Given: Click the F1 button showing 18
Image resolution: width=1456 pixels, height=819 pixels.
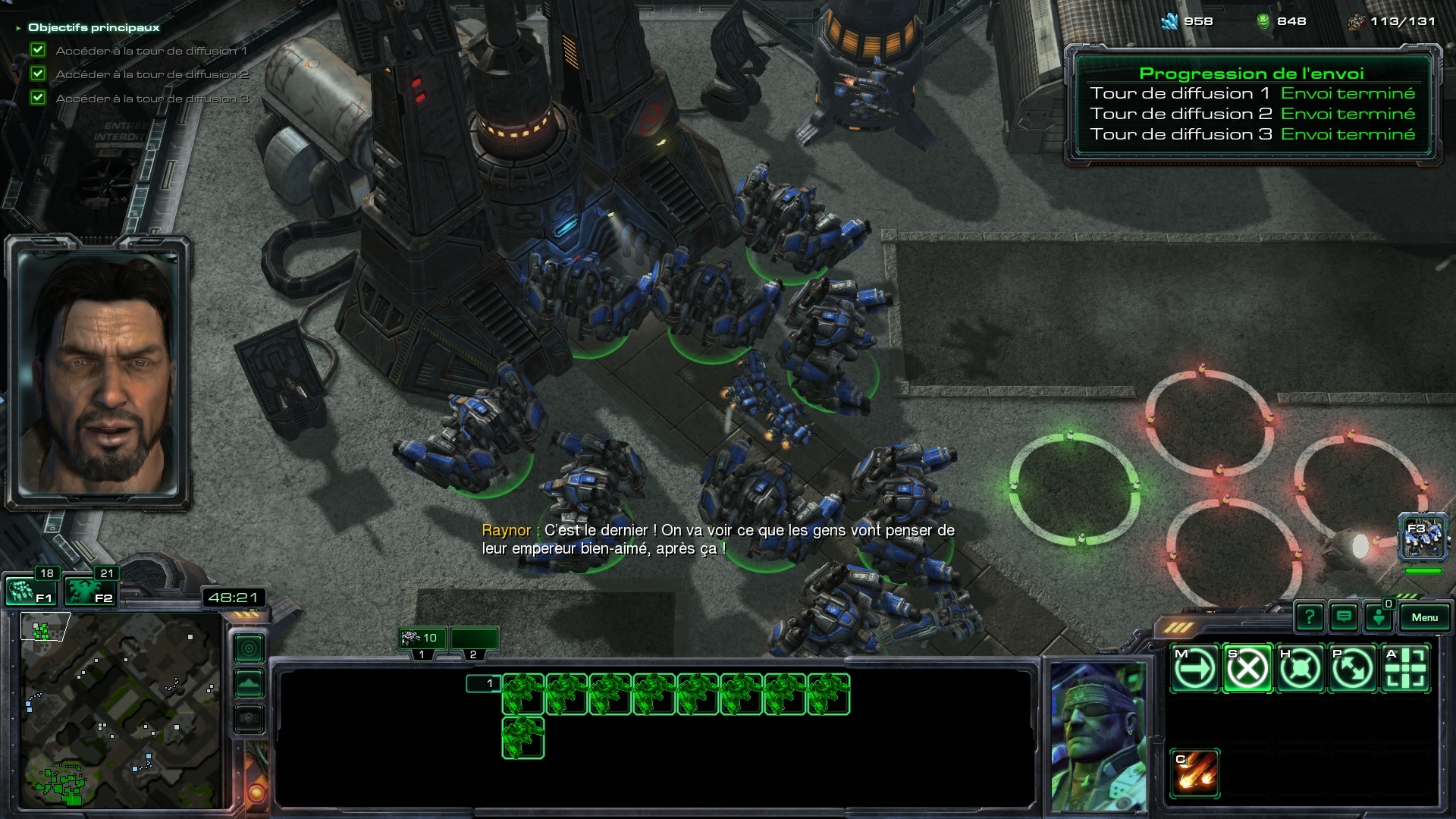Looking at the screenshot, I should coord(30,591).
